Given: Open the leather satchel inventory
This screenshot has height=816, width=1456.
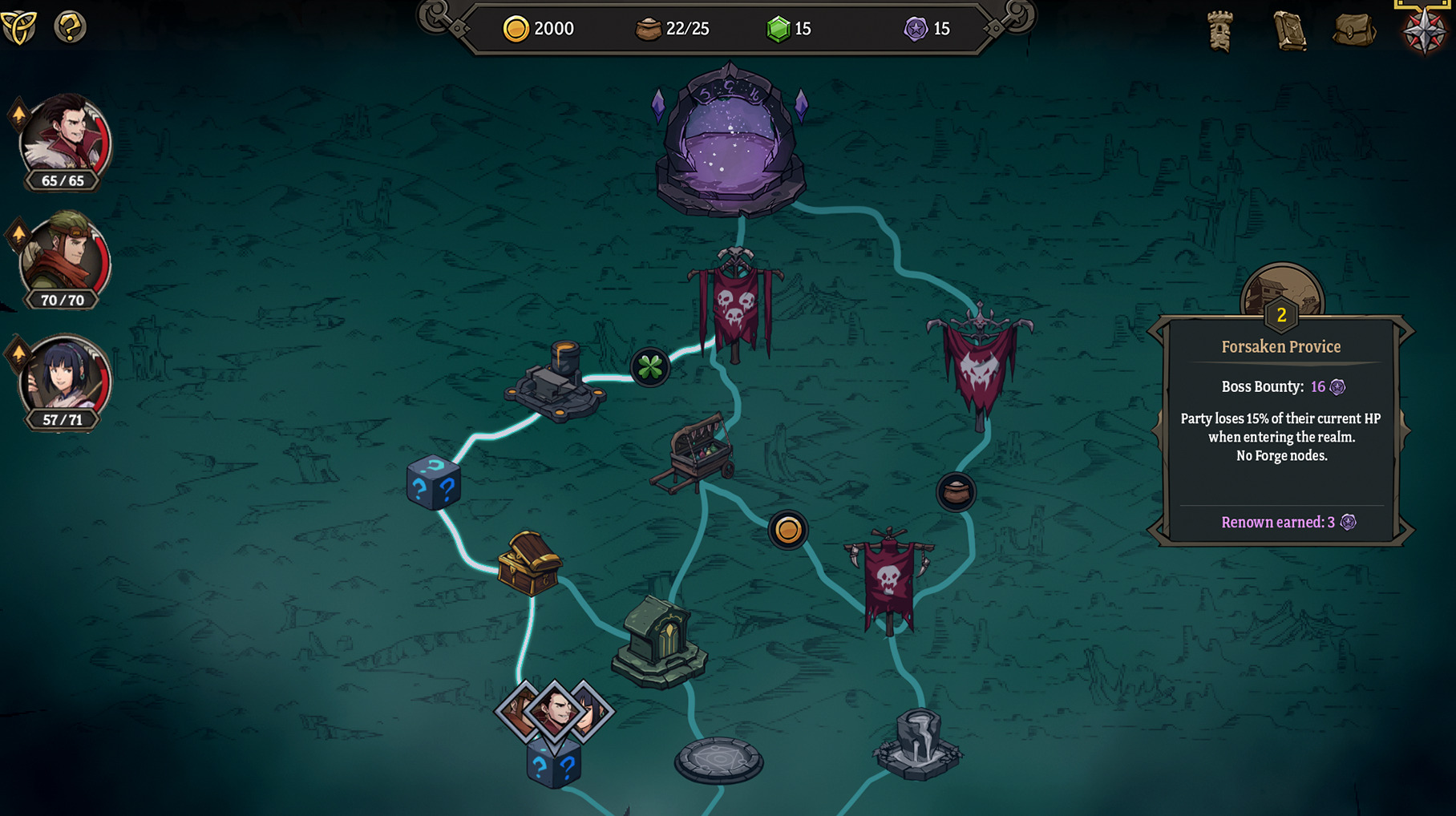Looking at the screenshot, I should coord(1355,30).
